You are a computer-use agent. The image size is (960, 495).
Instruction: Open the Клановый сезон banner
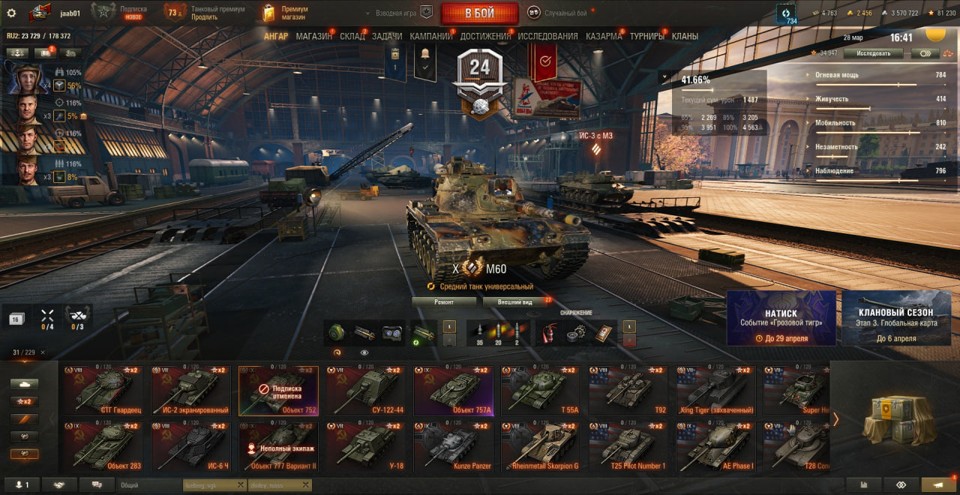[x=896, y=318]
